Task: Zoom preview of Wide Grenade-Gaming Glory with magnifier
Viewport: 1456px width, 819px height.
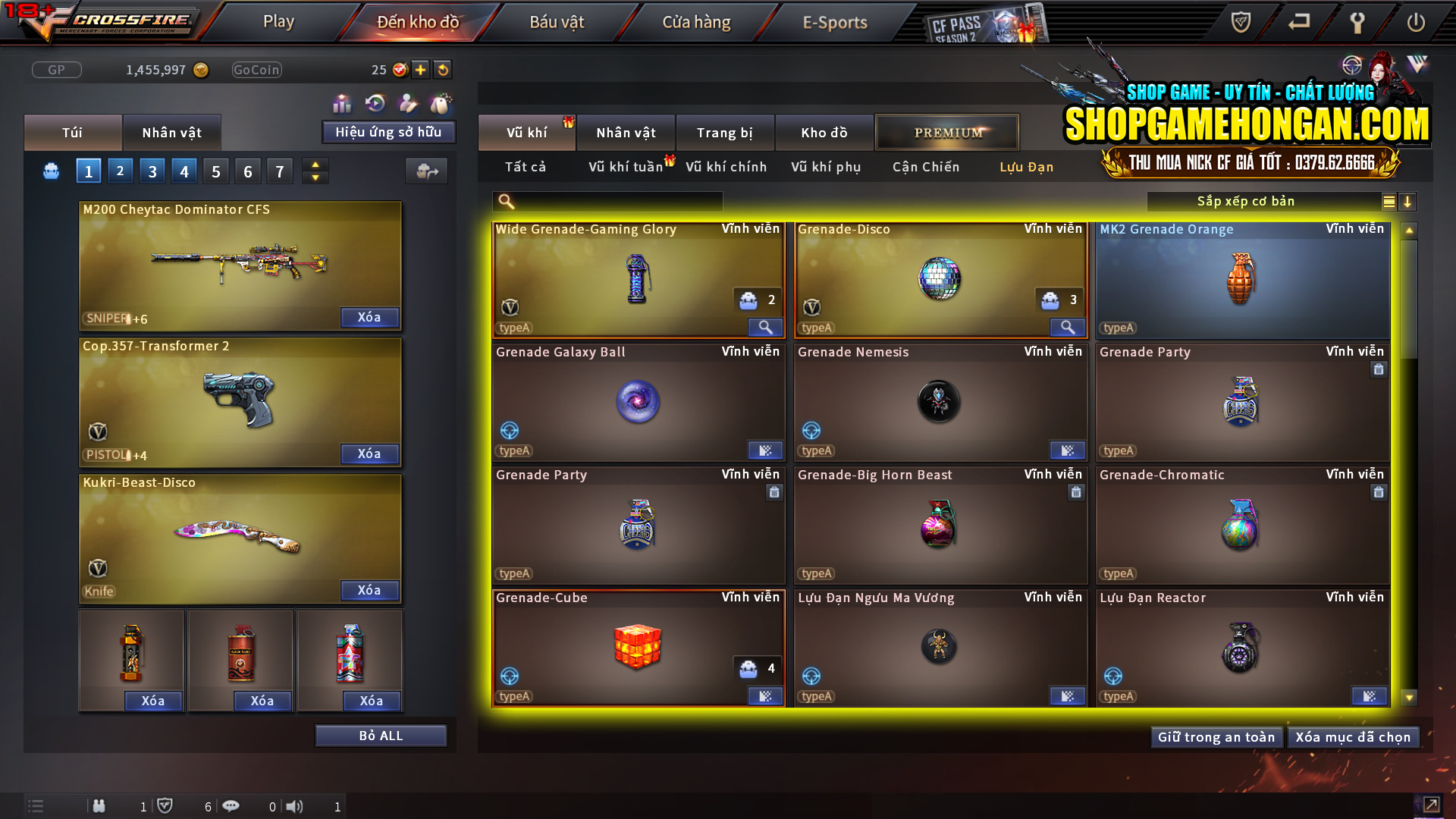Action: click(x=764, y=327)
